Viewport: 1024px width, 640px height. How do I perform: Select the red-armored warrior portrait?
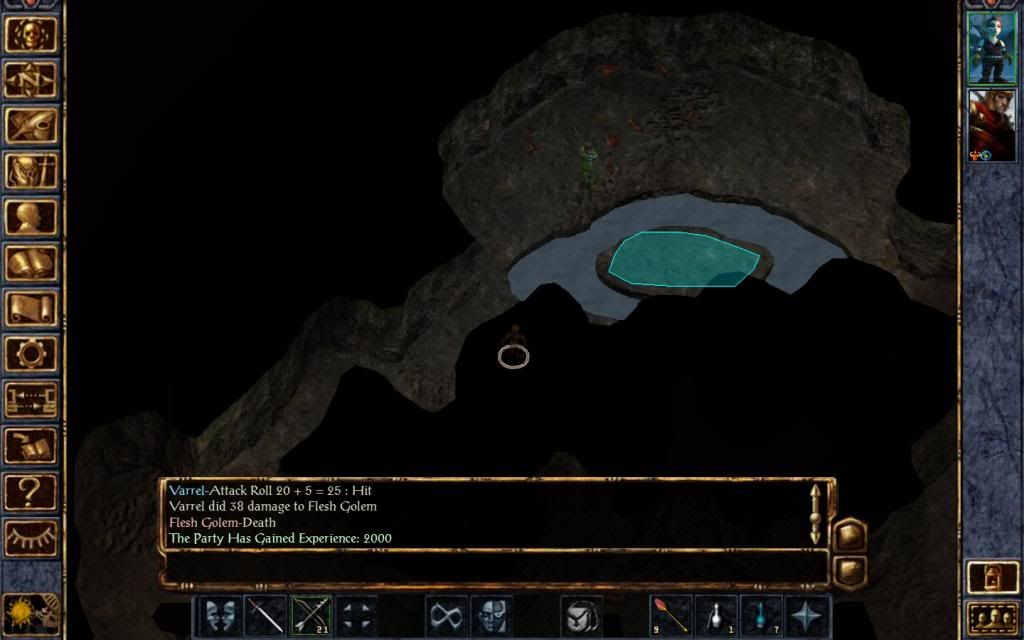[991, 124]
